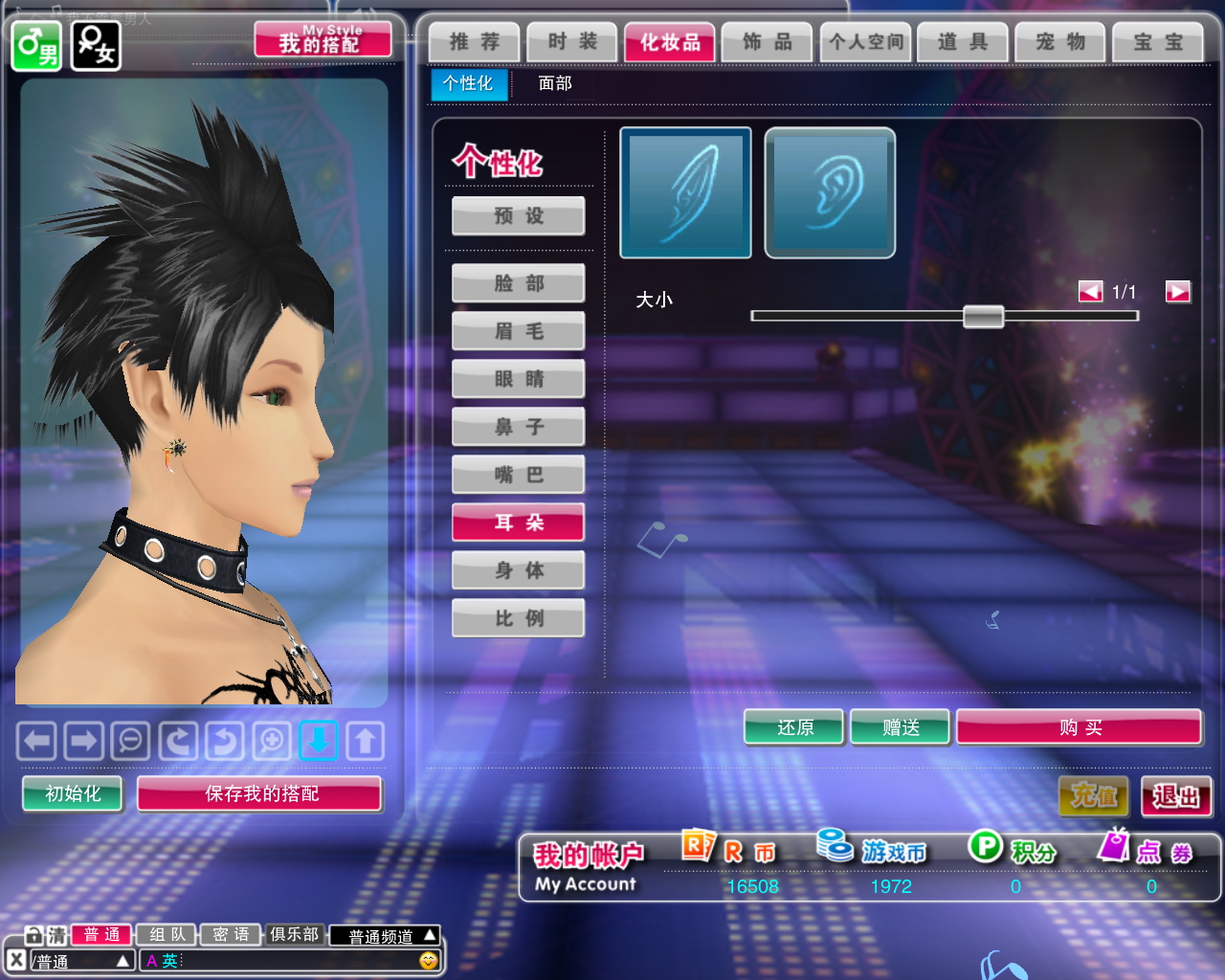
Task: Reset with the 初始化 button
Action: (x=73, y=793)
